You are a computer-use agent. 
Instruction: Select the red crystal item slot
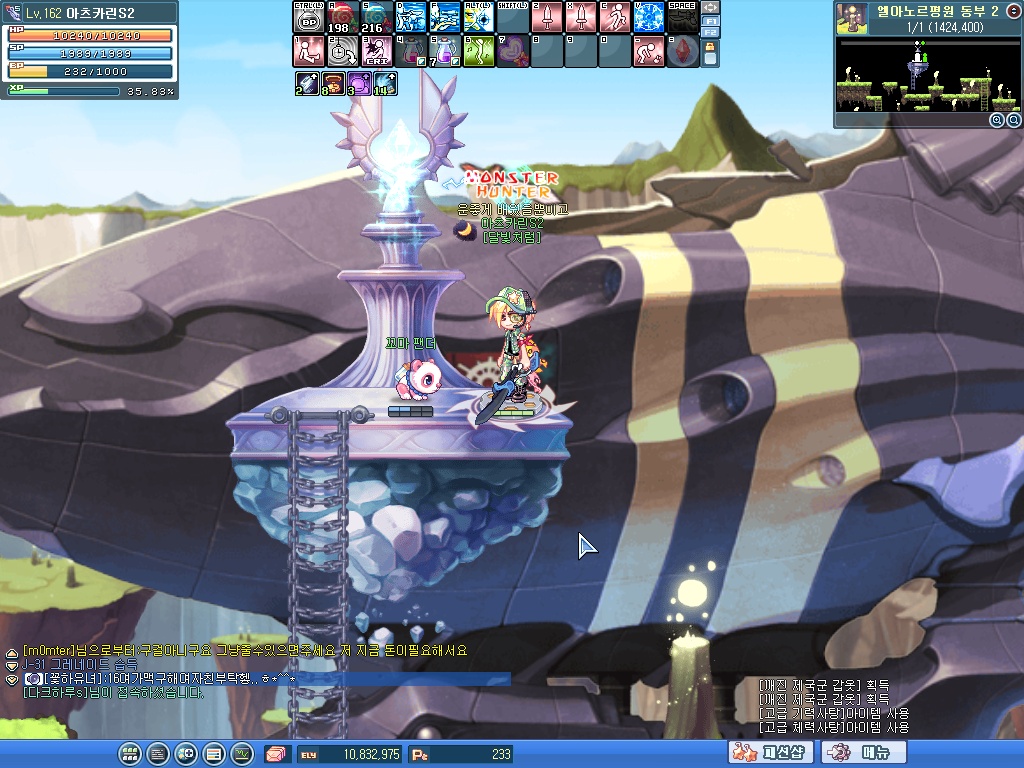click(682, 51)
